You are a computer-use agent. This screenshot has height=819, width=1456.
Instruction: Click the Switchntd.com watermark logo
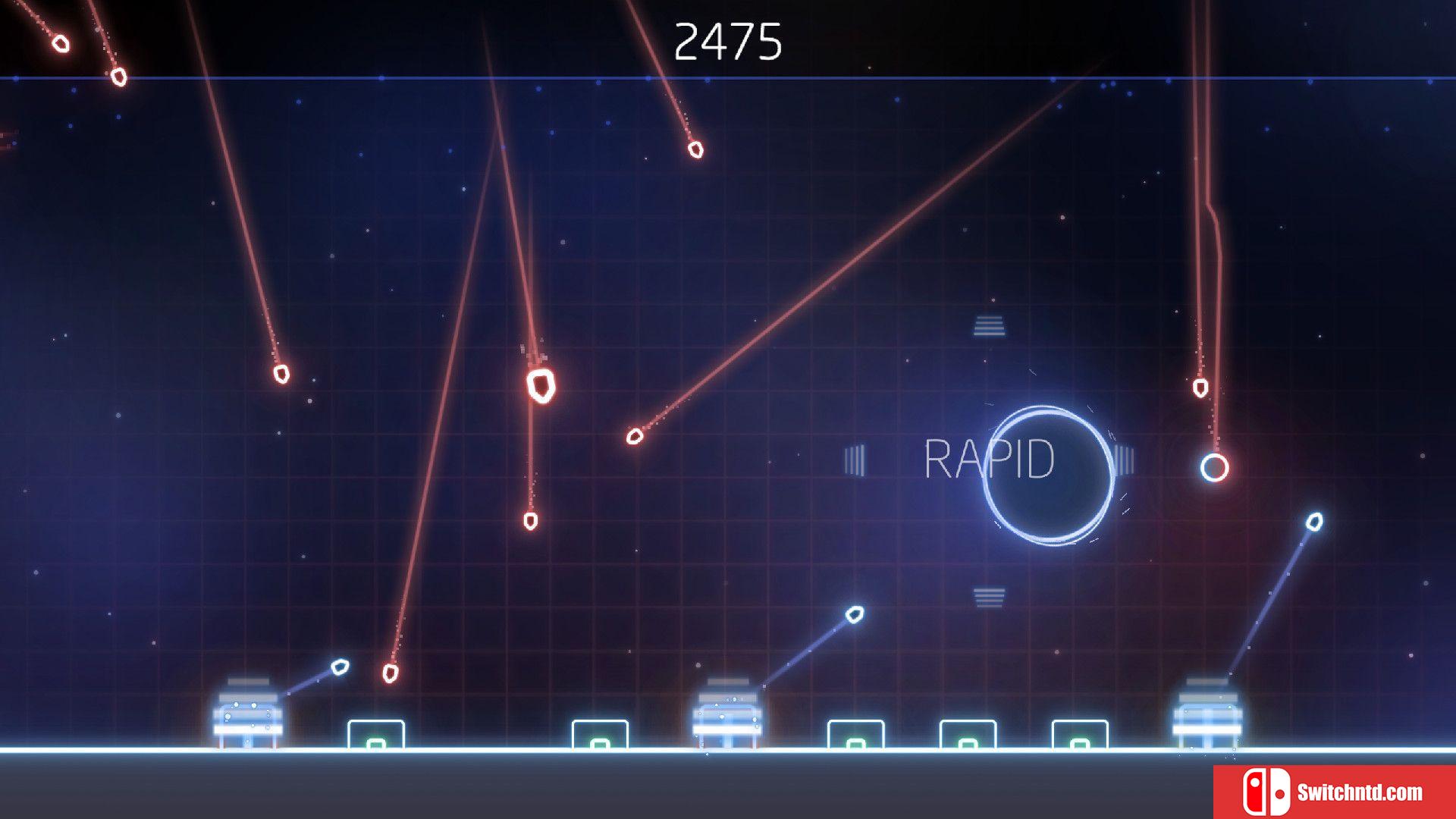[x=1333, y=792]
